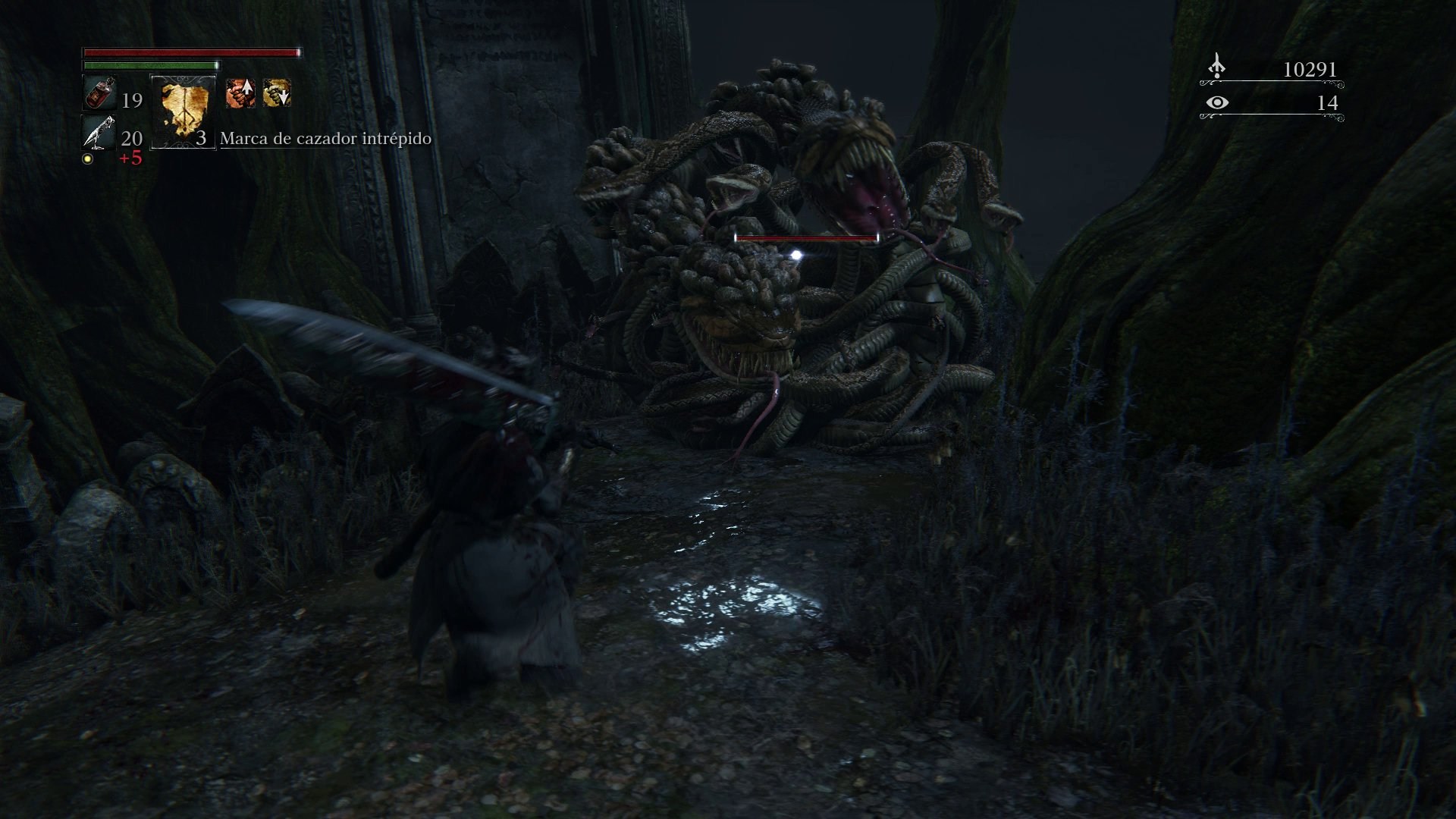
Task: Click the Blood Echoes total 10291
Action: point(1310,69)
